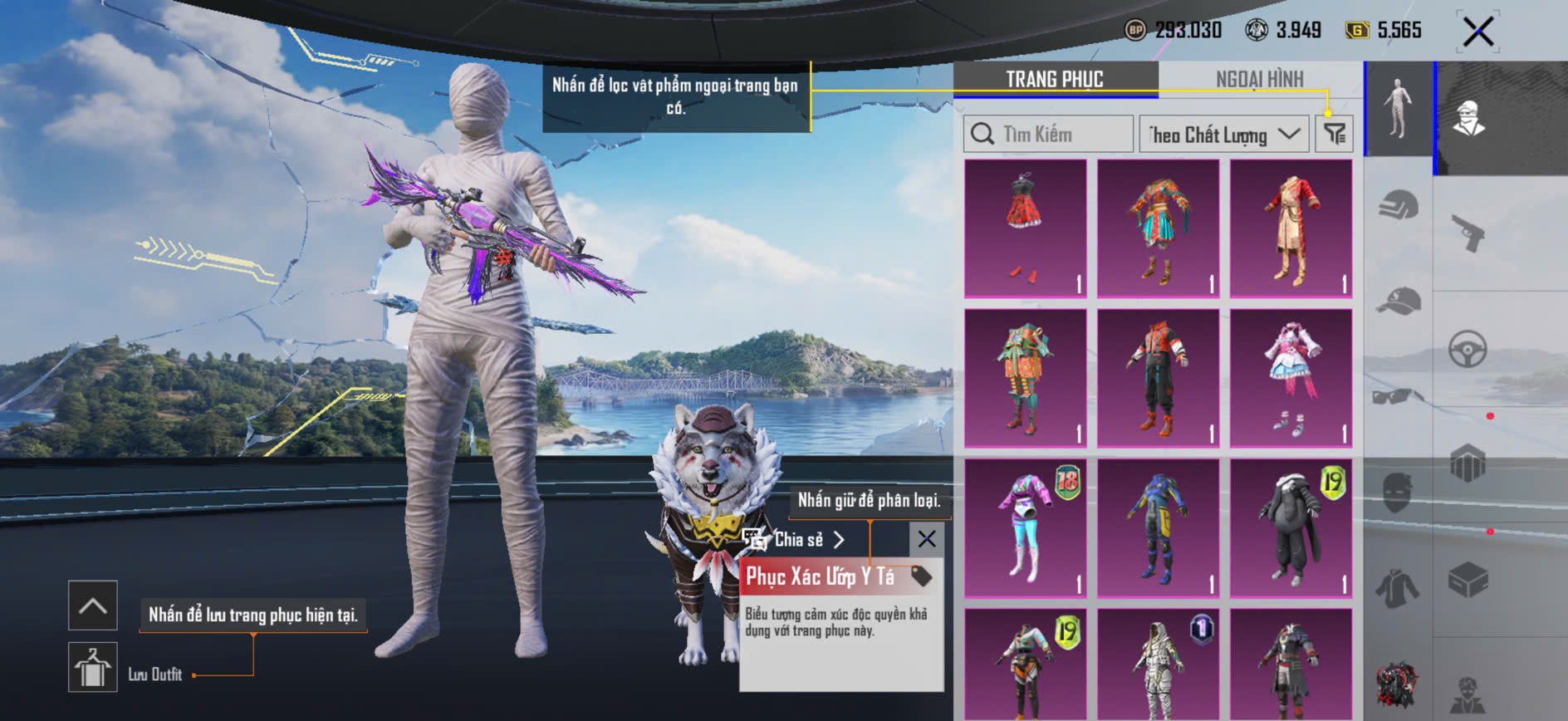The image size is (1568, 721).
Task: Open the Theo Chất Lượng sort dropdown
Action: click(1223, 134)
